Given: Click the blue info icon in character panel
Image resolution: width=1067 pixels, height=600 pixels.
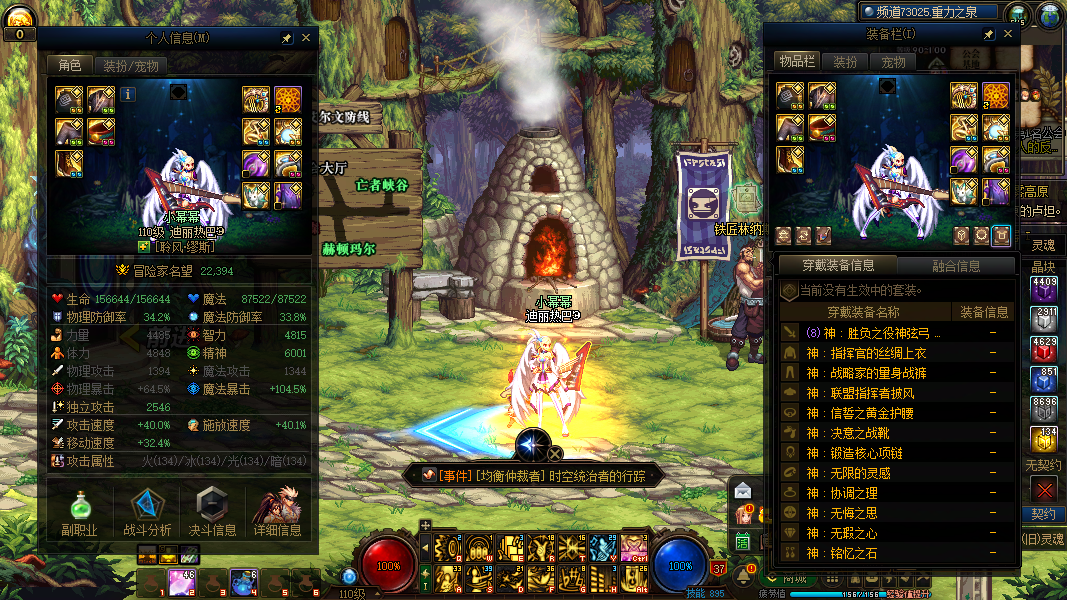Looking at the screenshot, I should point(128,94).
